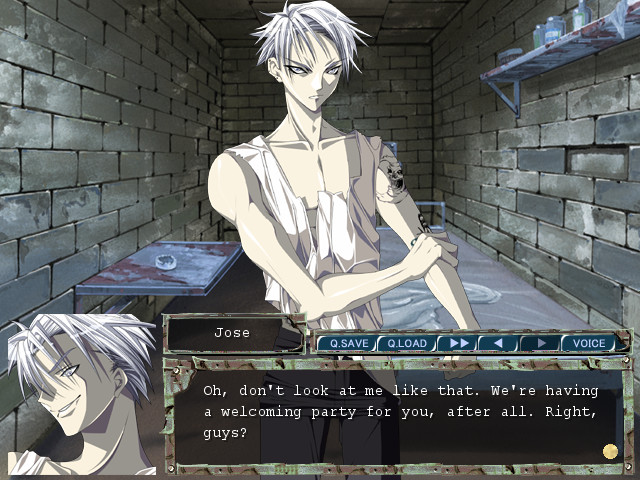The width and height of the screenshot is (640, 480).
Task: Go back with the left arrow button
Action: click(x=497, y=343)
